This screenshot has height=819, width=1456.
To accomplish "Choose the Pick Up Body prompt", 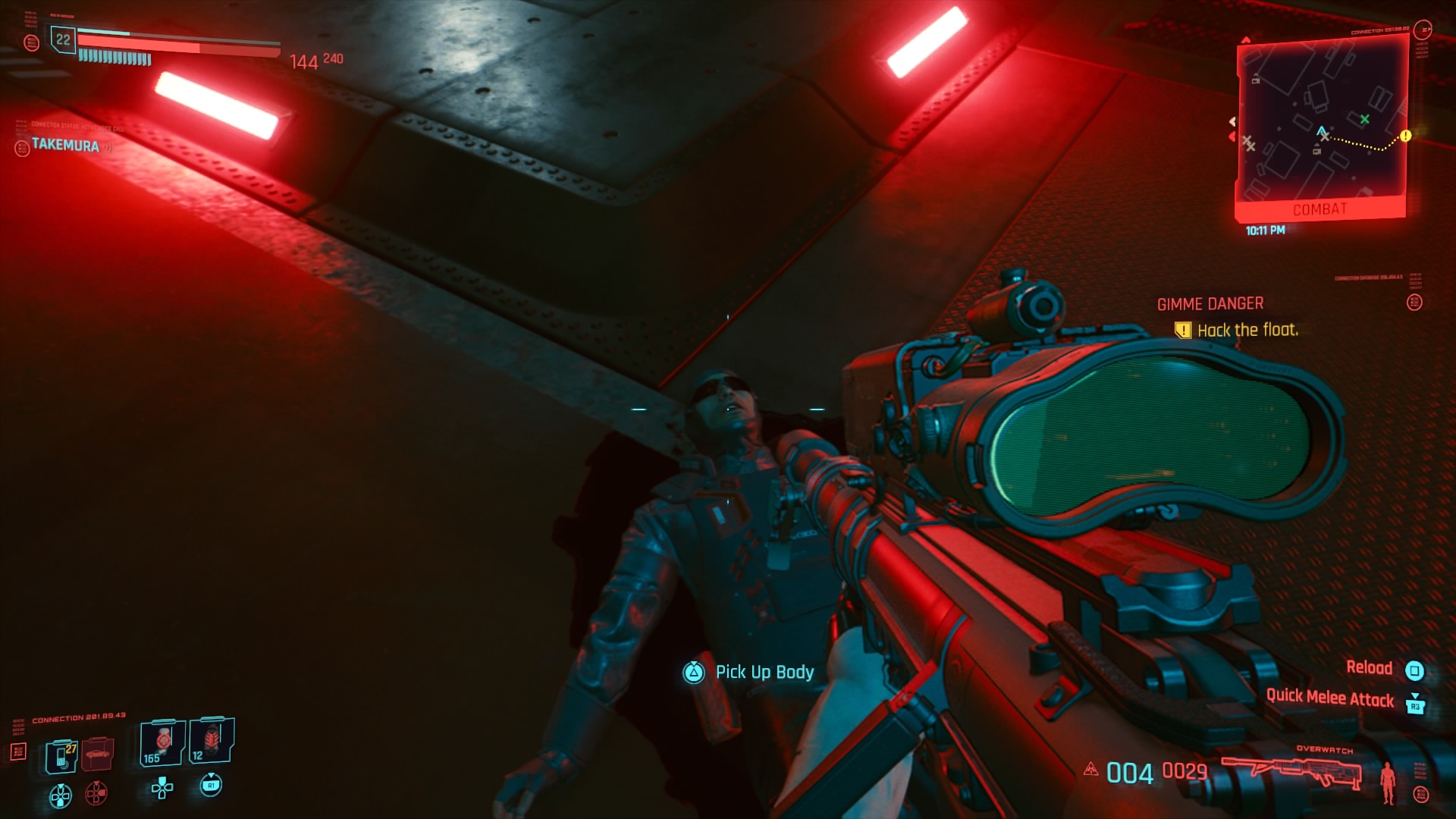I will pyautogui.click(x=764, y=672).
